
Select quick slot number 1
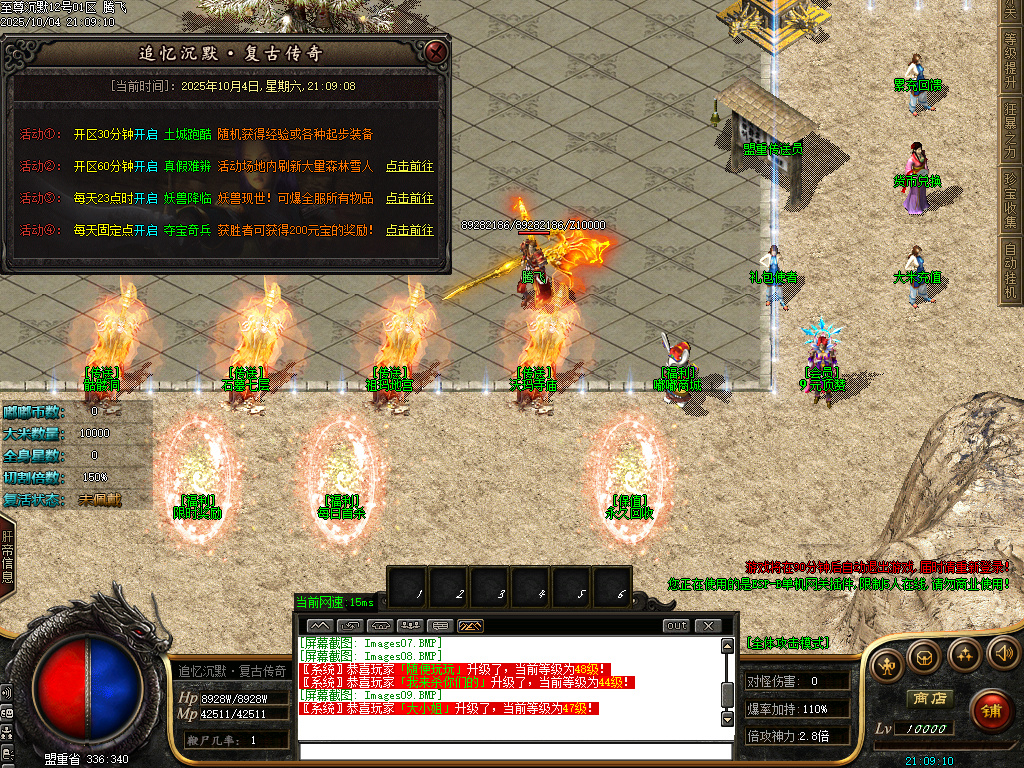420,592
